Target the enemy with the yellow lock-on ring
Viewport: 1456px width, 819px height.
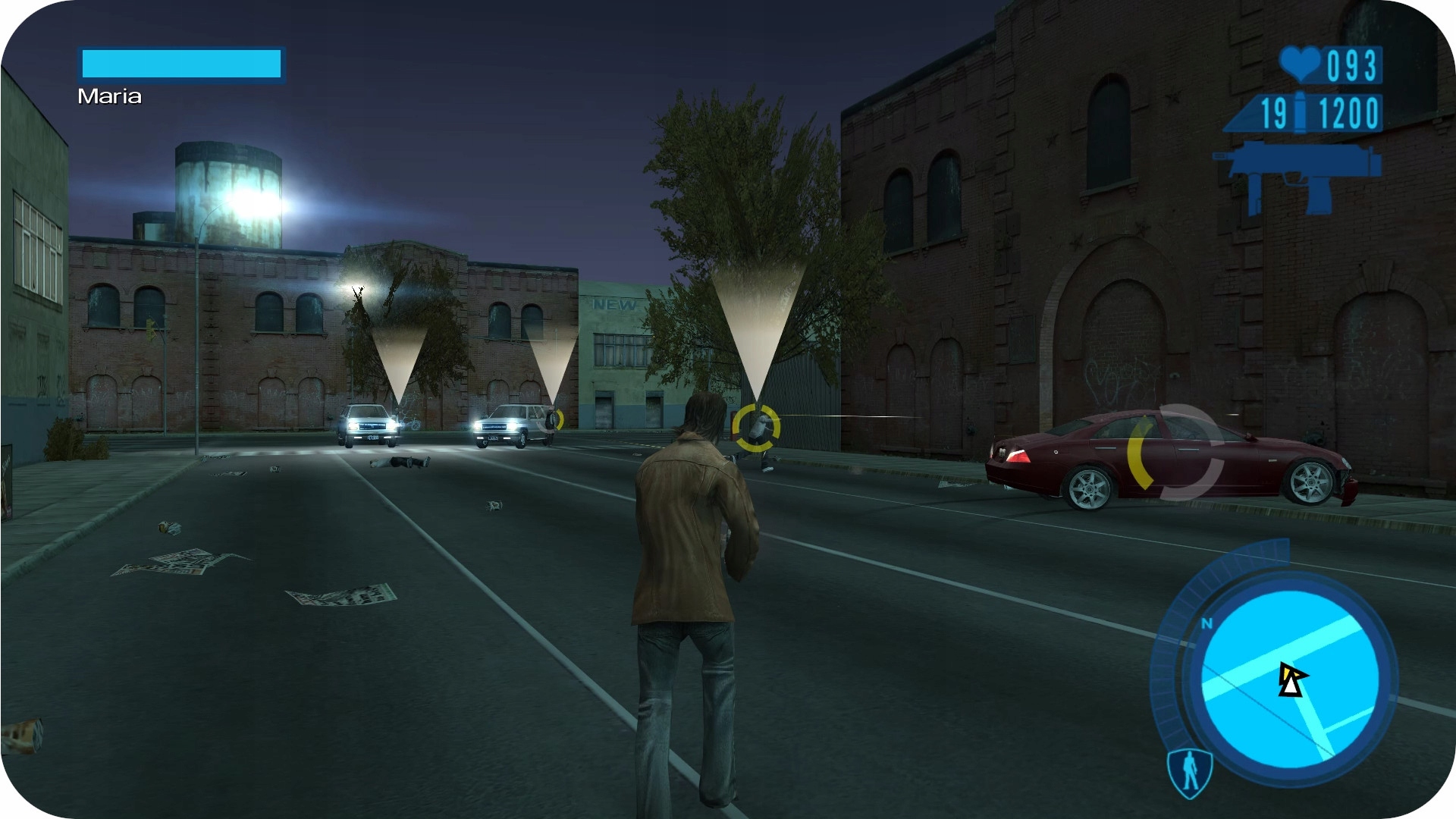click(x=756, y=428)
